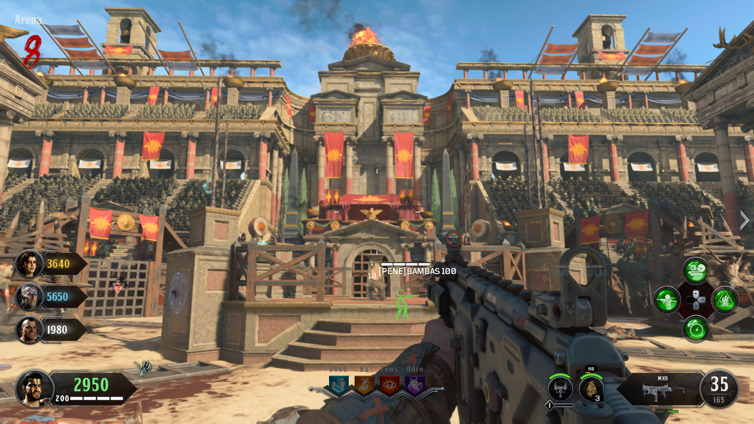Select the red eye perk icon

pyautogui.click(x=390, y=385)
